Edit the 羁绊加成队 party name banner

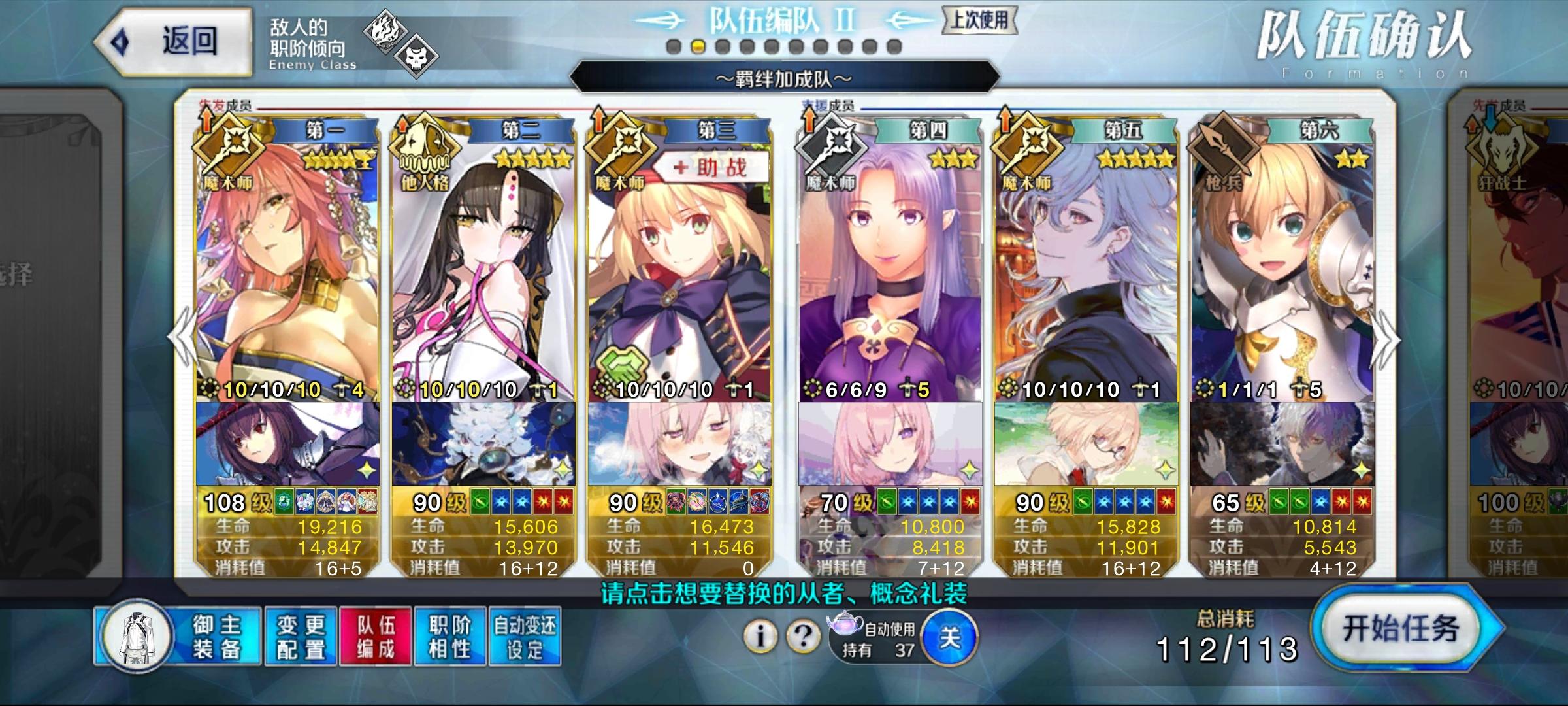784,80
